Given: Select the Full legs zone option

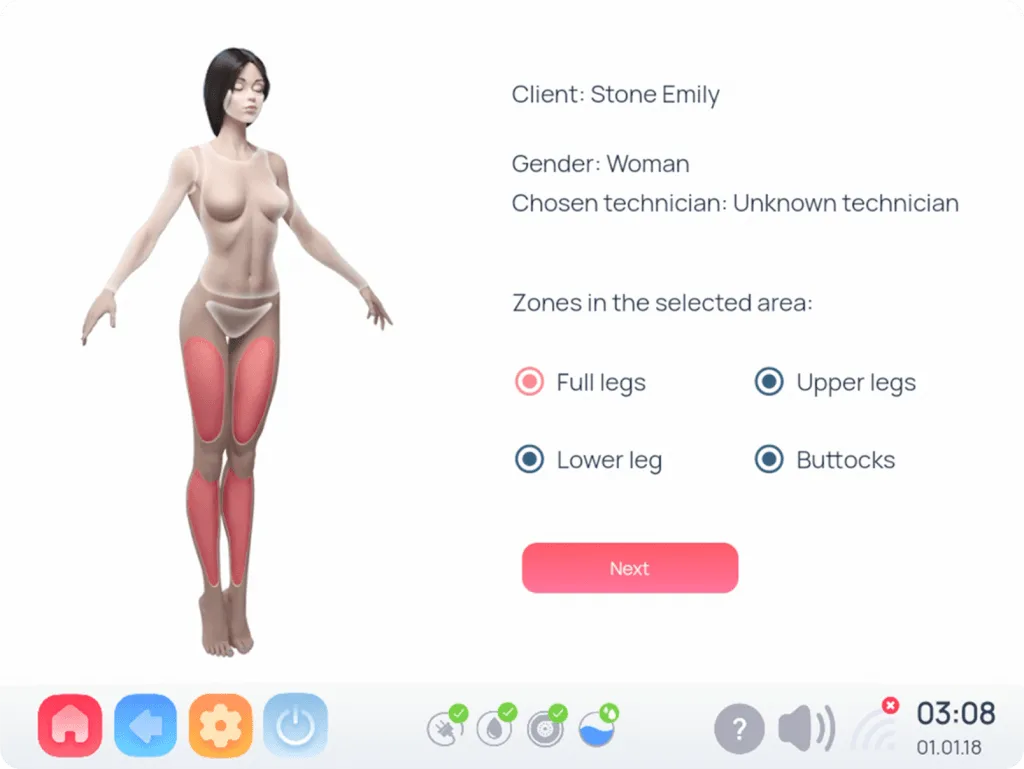Looking at the screenshot, I should point(529,382).
